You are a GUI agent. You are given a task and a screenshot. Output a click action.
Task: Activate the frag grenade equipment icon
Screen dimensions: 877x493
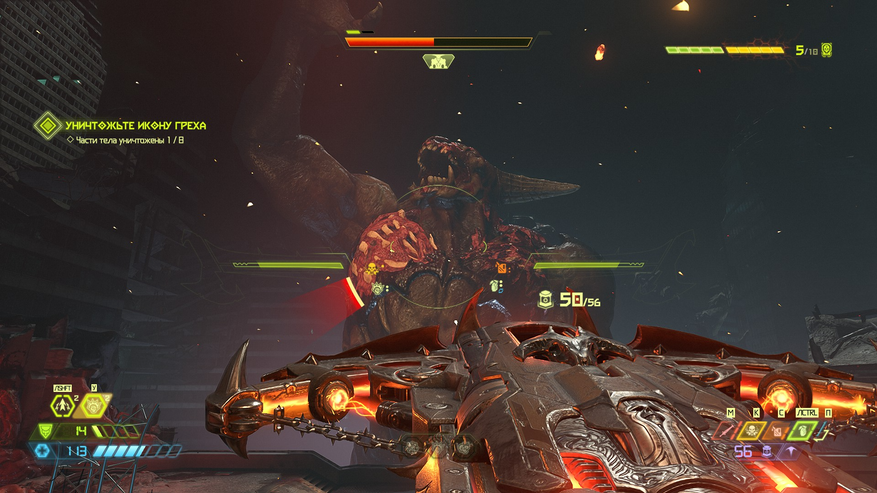click(x=62, y=405)
